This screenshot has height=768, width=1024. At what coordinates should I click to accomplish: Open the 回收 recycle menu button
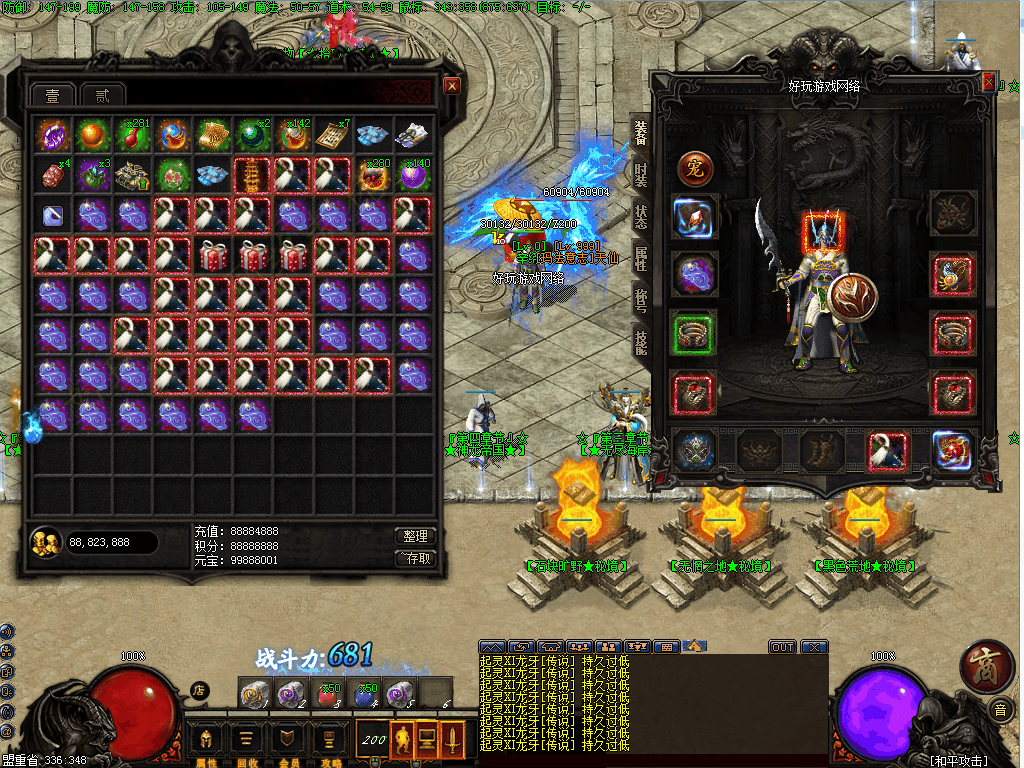(x=246, y=739)
